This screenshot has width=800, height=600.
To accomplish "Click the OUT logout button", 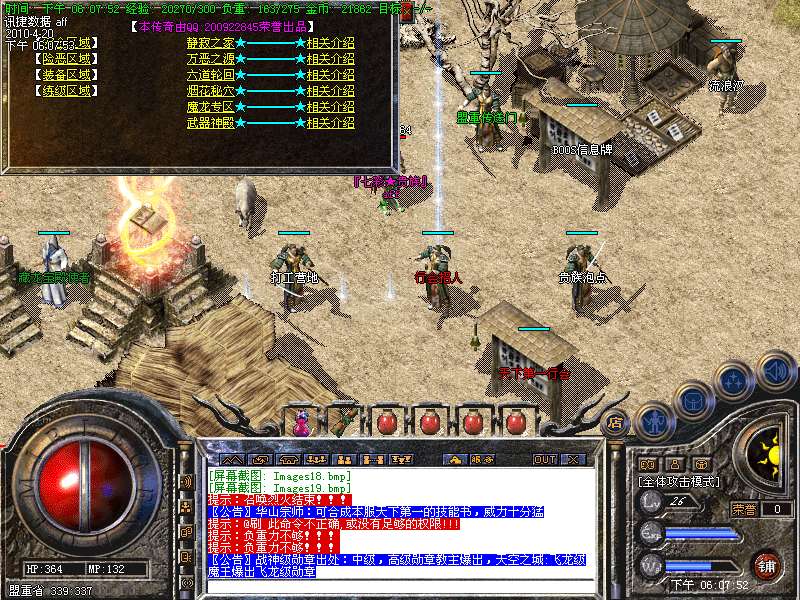I will (x=544, y=459).
